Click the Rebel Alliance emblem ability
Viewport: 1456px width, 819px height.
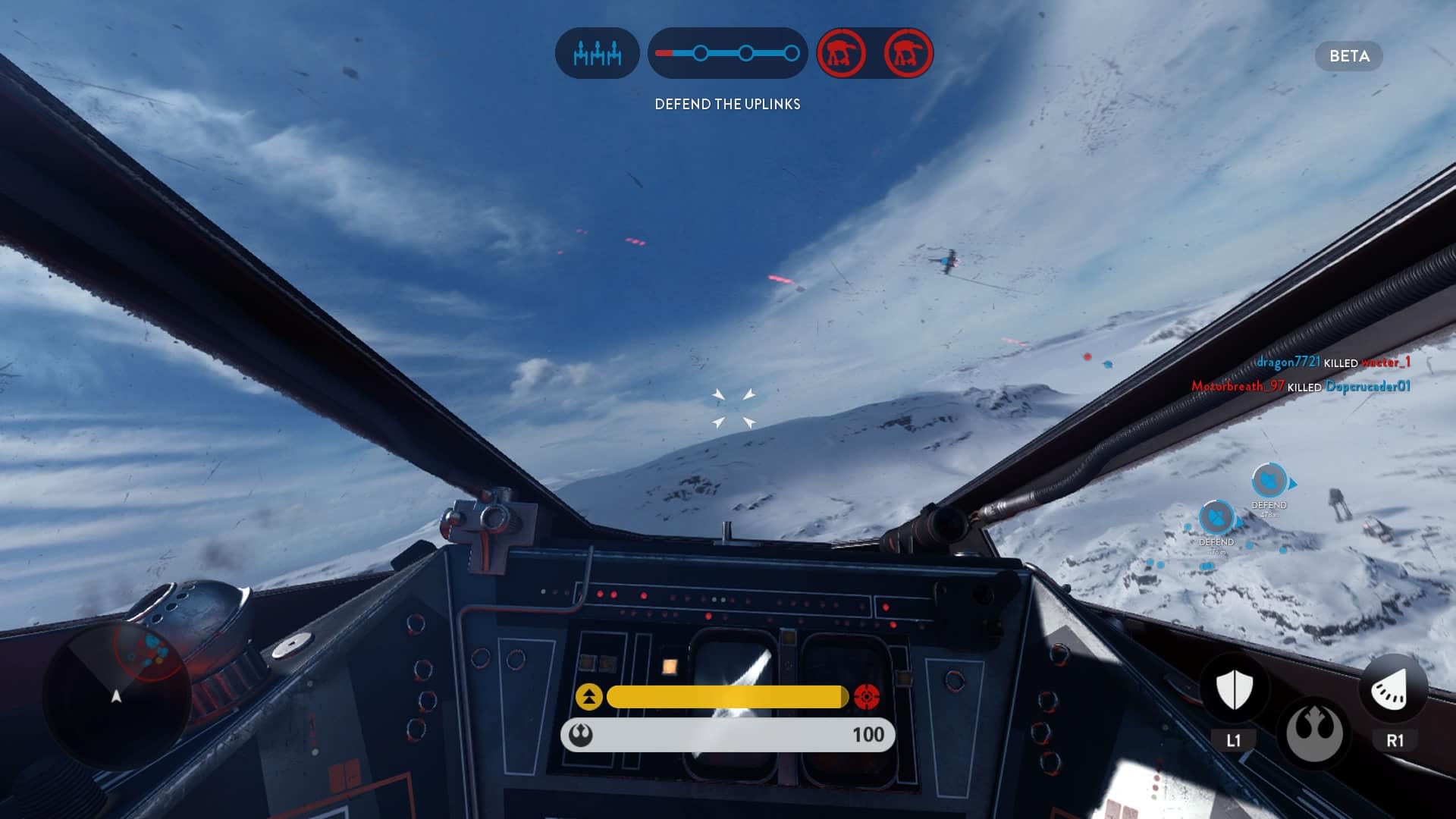pyautogui.click(x=1314, y=733)
